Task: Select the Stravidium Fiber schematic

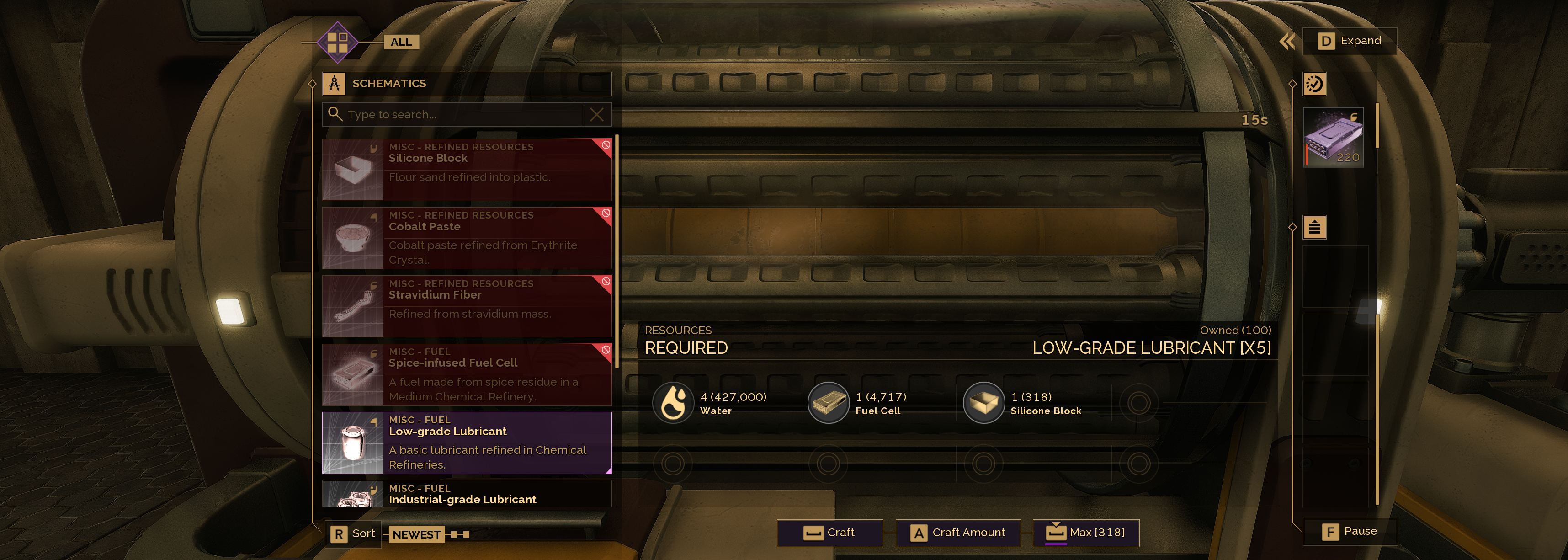Action: (x=466, y=306)
